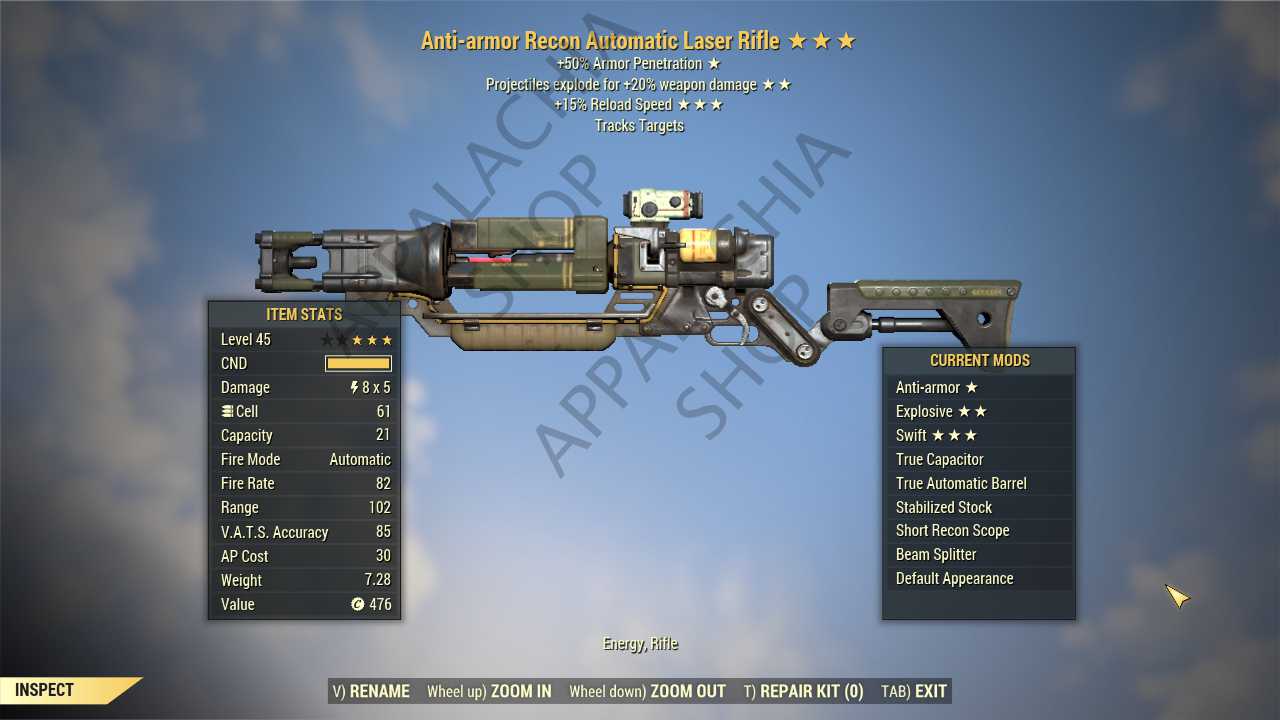Click Zoom In on the bottom bar
The height and width of the screenshot is (720, 1280).
(489, 691)
